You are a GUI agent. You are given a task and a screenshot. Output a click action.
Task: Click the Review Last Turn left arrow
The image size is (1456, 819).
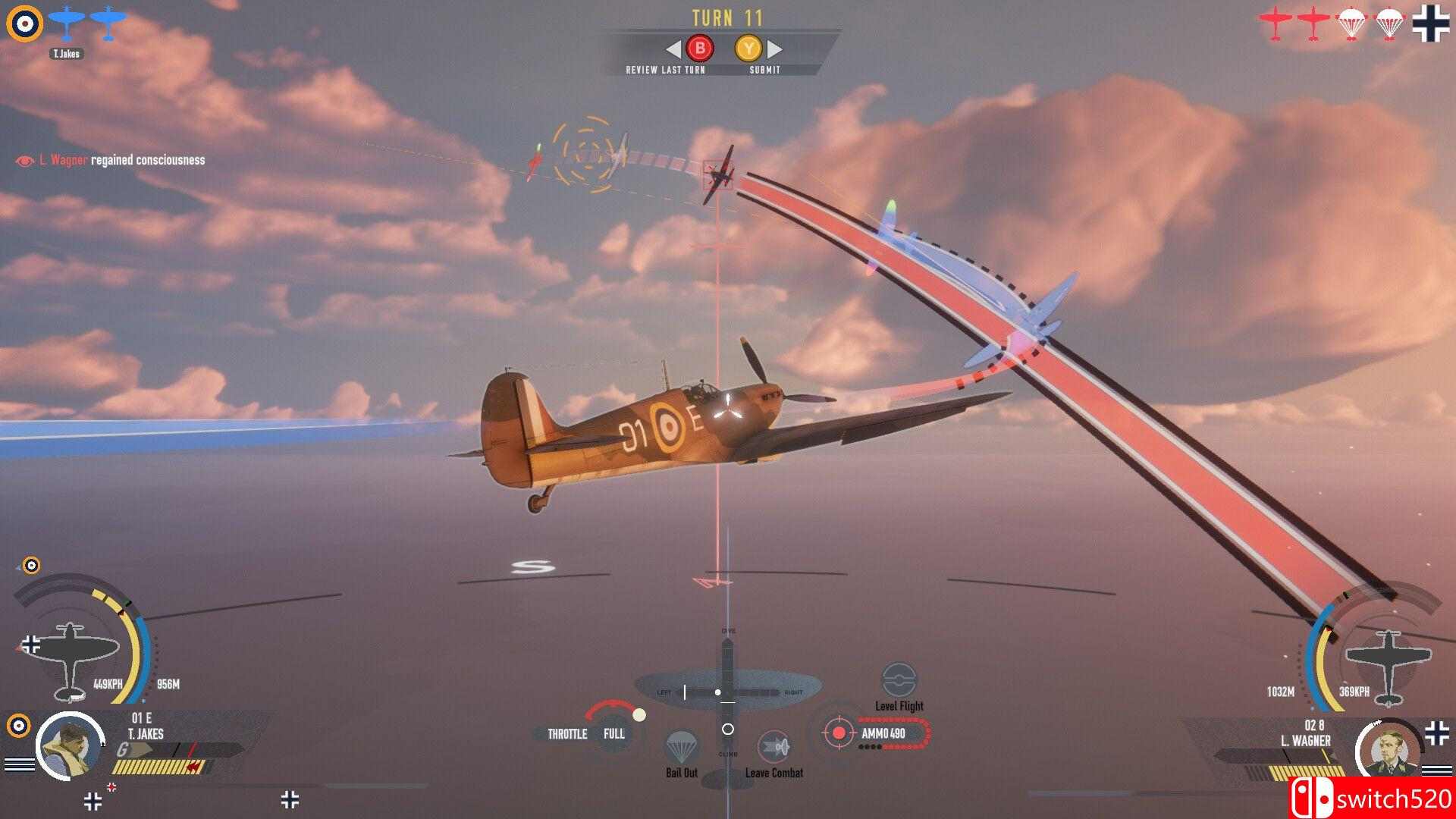673,49
